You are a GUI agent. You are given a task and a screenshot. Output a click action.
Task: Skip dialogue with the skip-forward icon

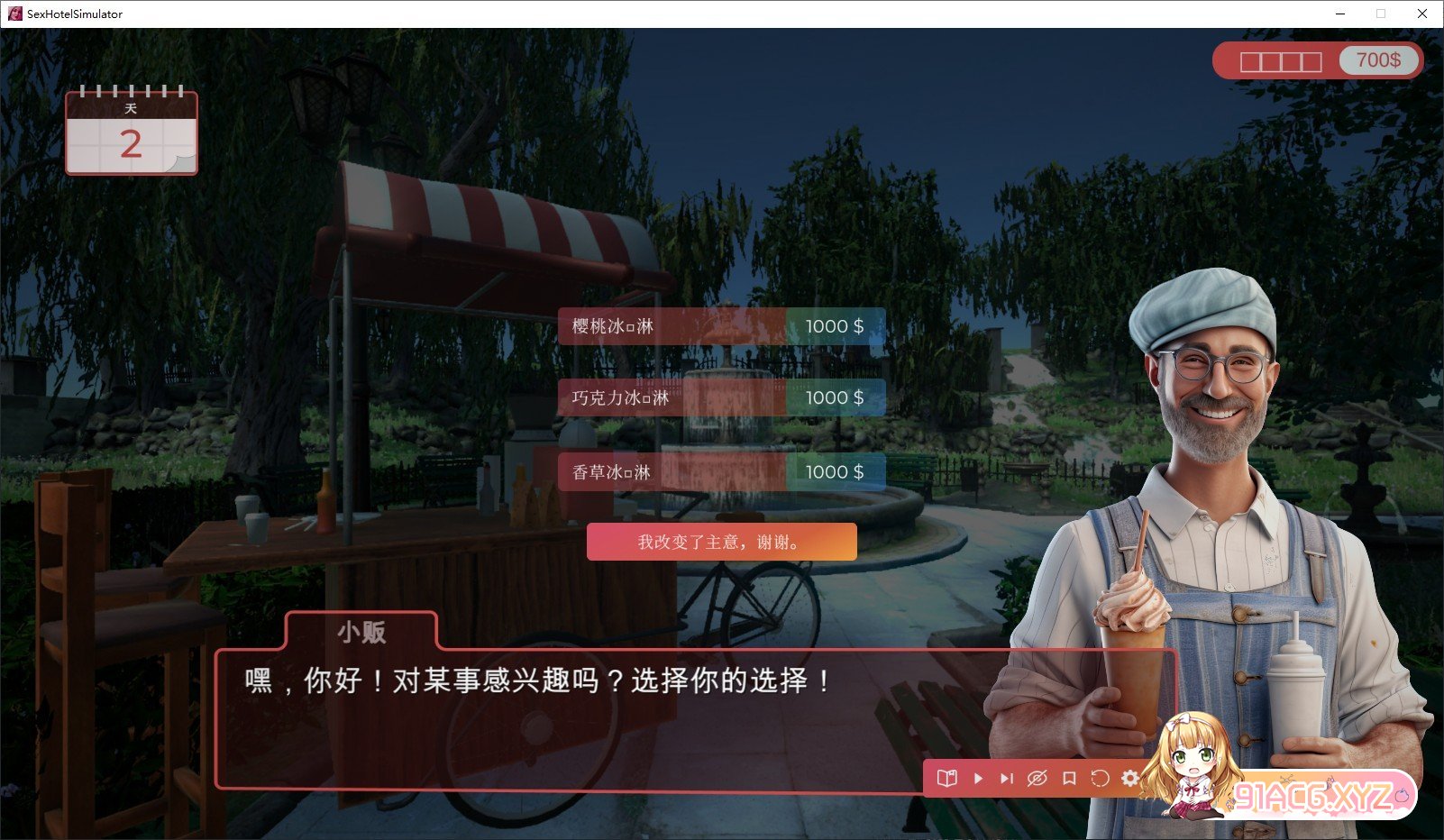coord(1007,778)
